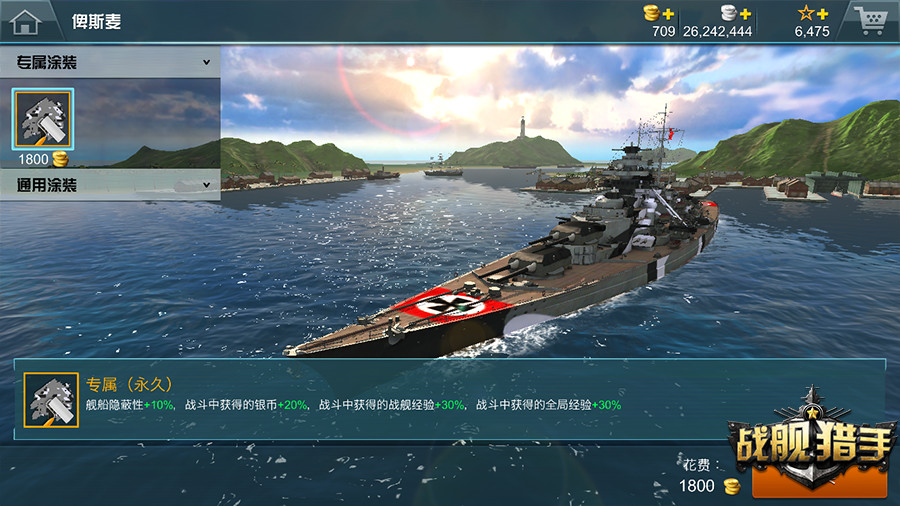Return to the home screen
900x506 pixels.
(26, 20)
